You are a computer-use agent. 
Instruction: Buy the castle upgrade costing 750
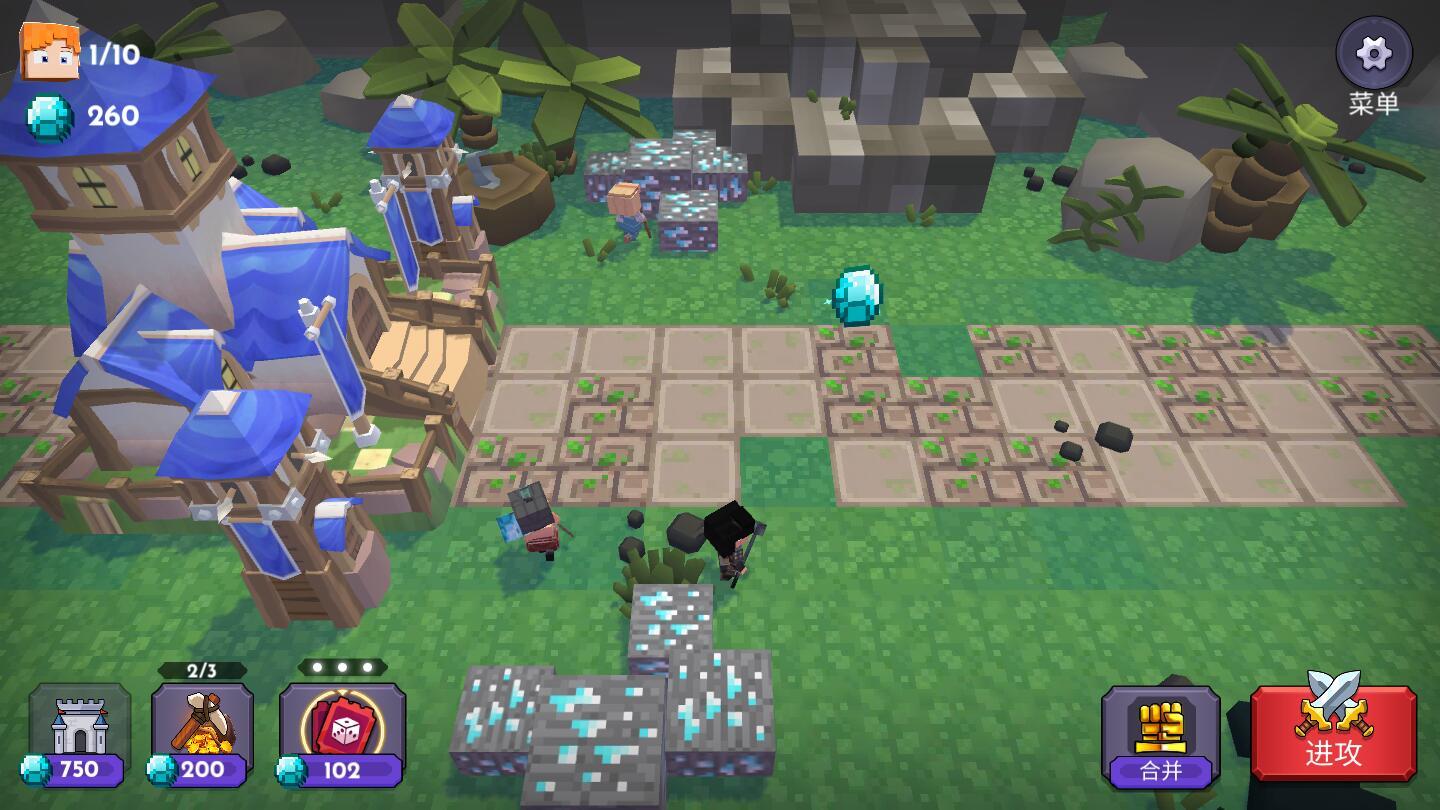[79, 735]
